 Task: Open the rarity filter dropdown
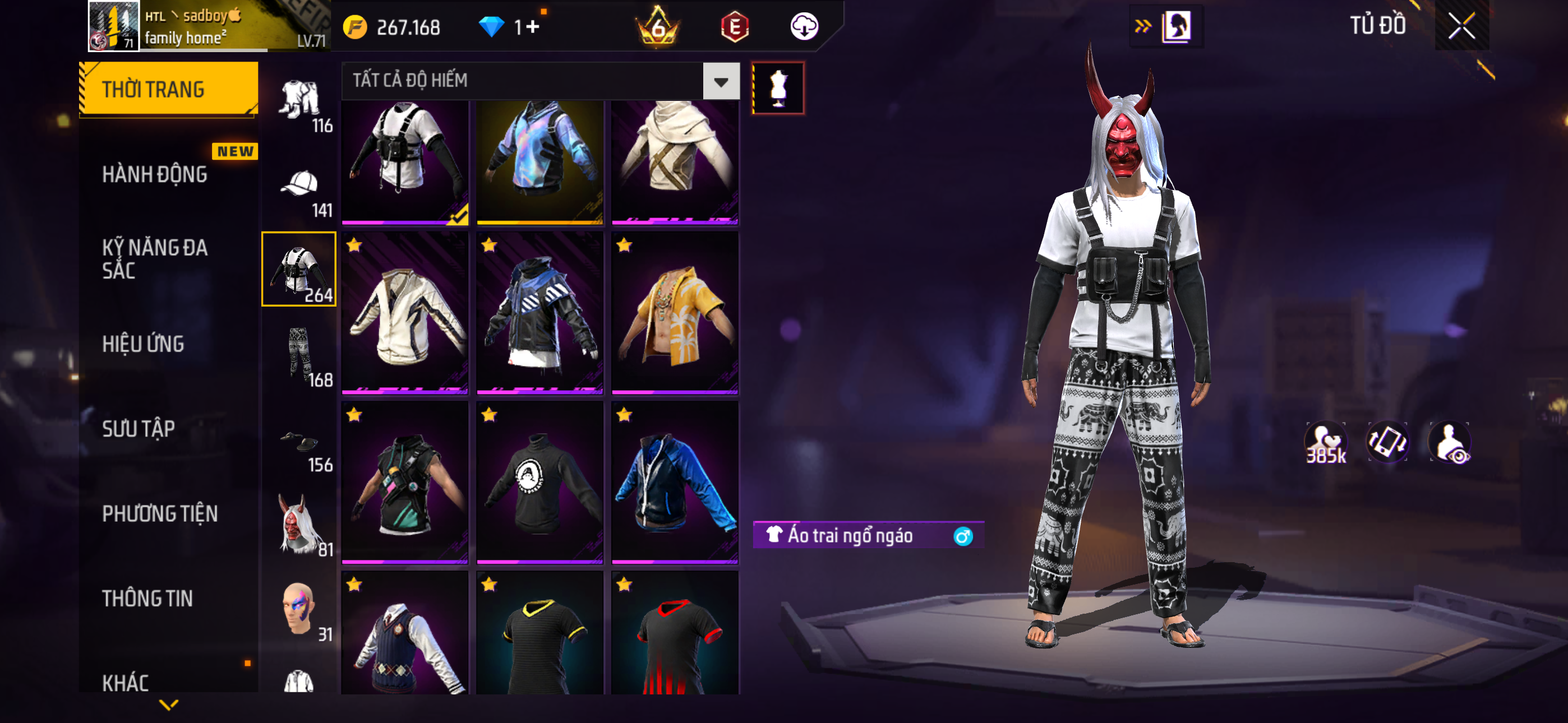click(x=721, y=81)
